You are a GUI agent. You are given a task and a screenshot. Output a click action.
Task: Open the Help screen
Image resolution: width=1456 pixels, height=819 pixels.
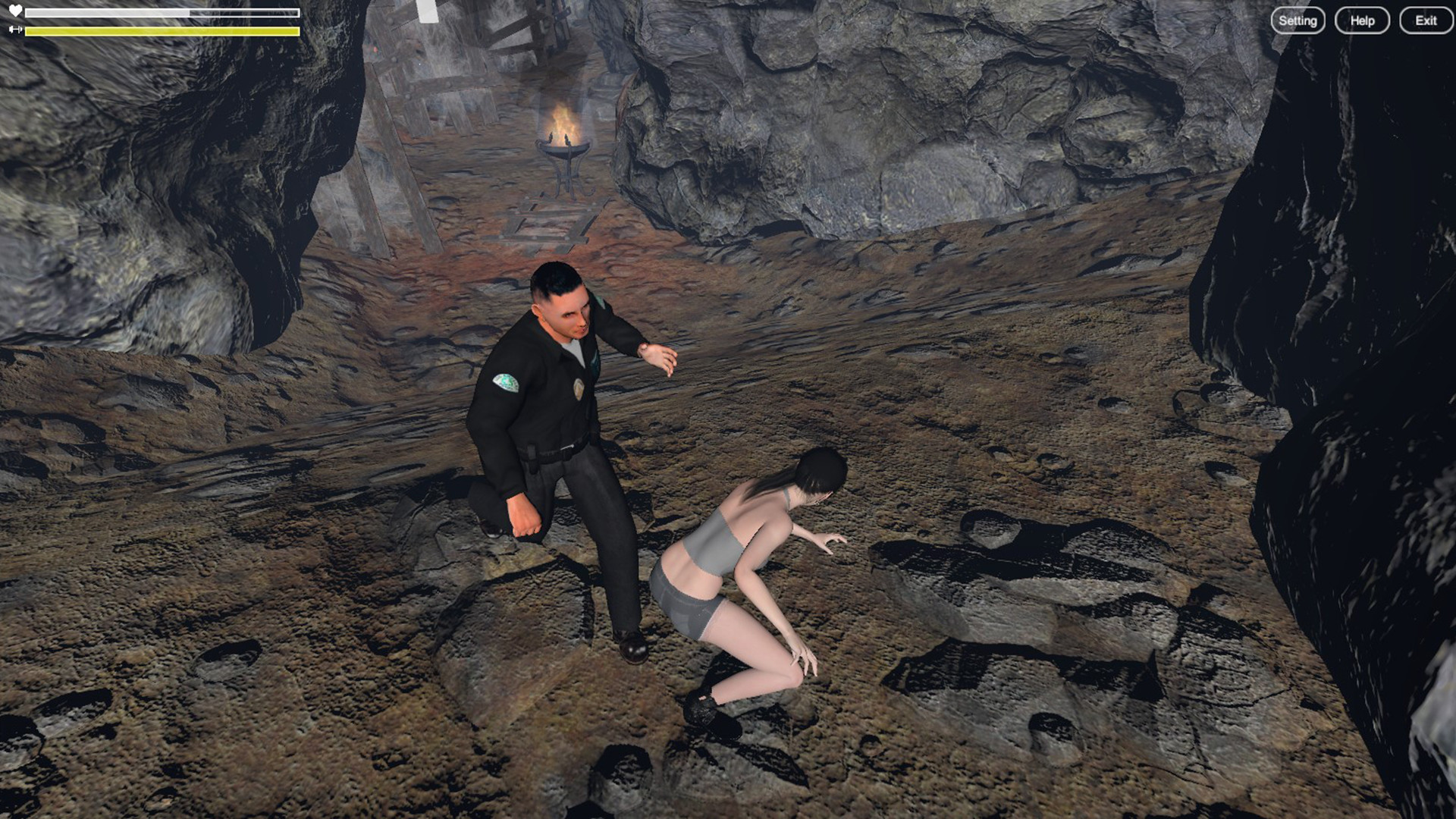pyautogui.click(x=1361, y=20)
